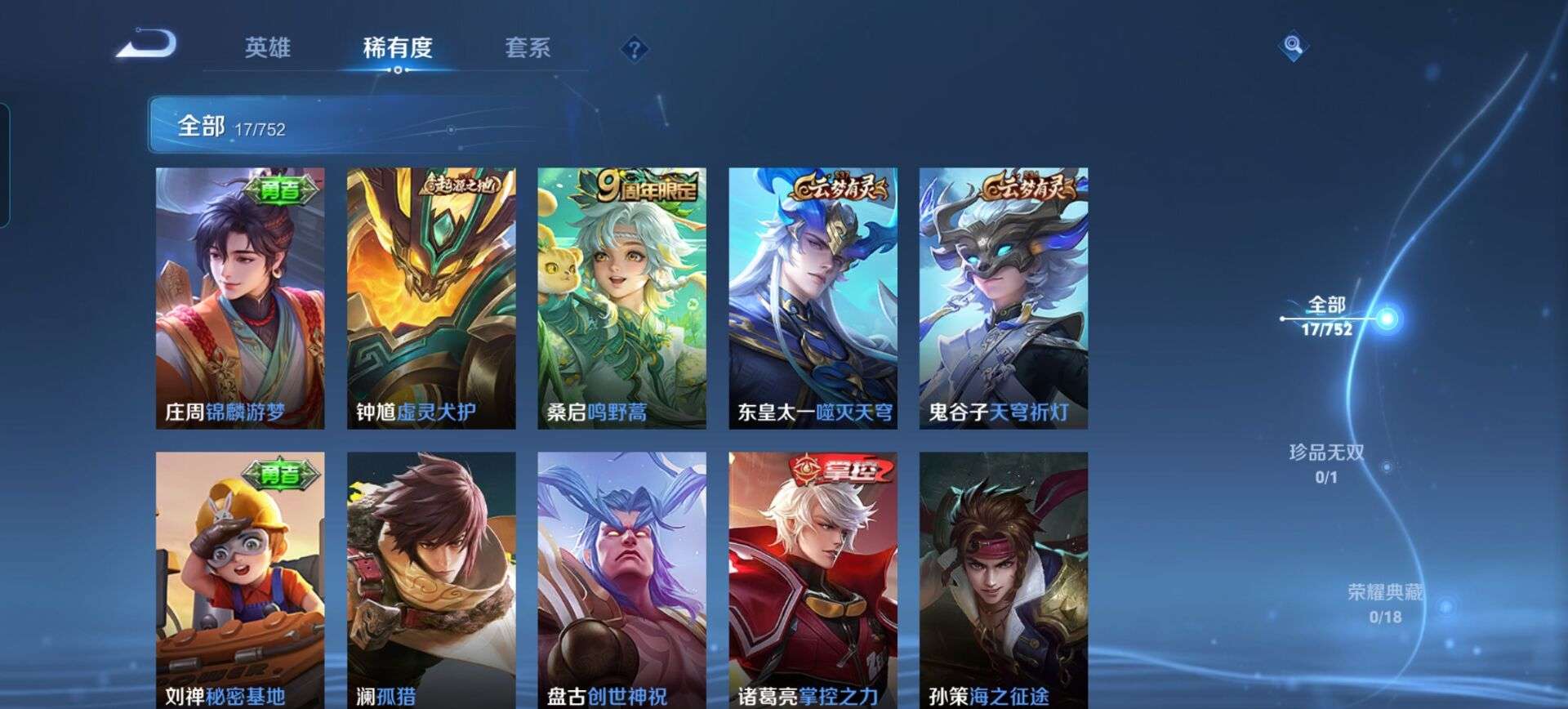Switch to the 英雄 tab
Viewport: 1568px width, 709px height.
269,47
